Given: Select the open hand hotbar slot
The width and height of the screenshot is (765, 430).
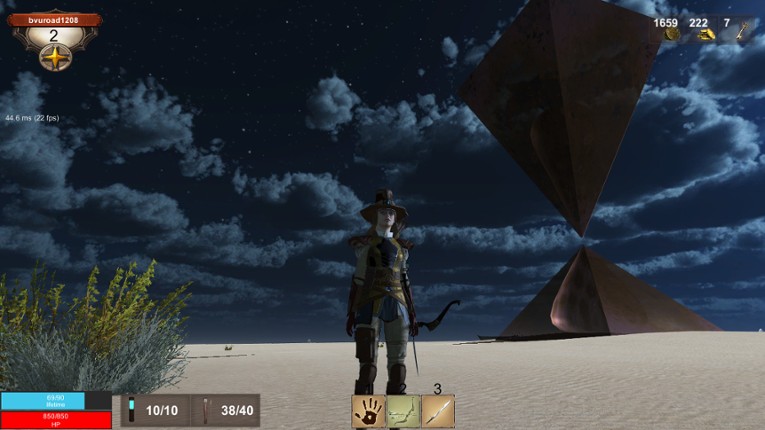Looking at the screenshot, I should coord(368,411).
